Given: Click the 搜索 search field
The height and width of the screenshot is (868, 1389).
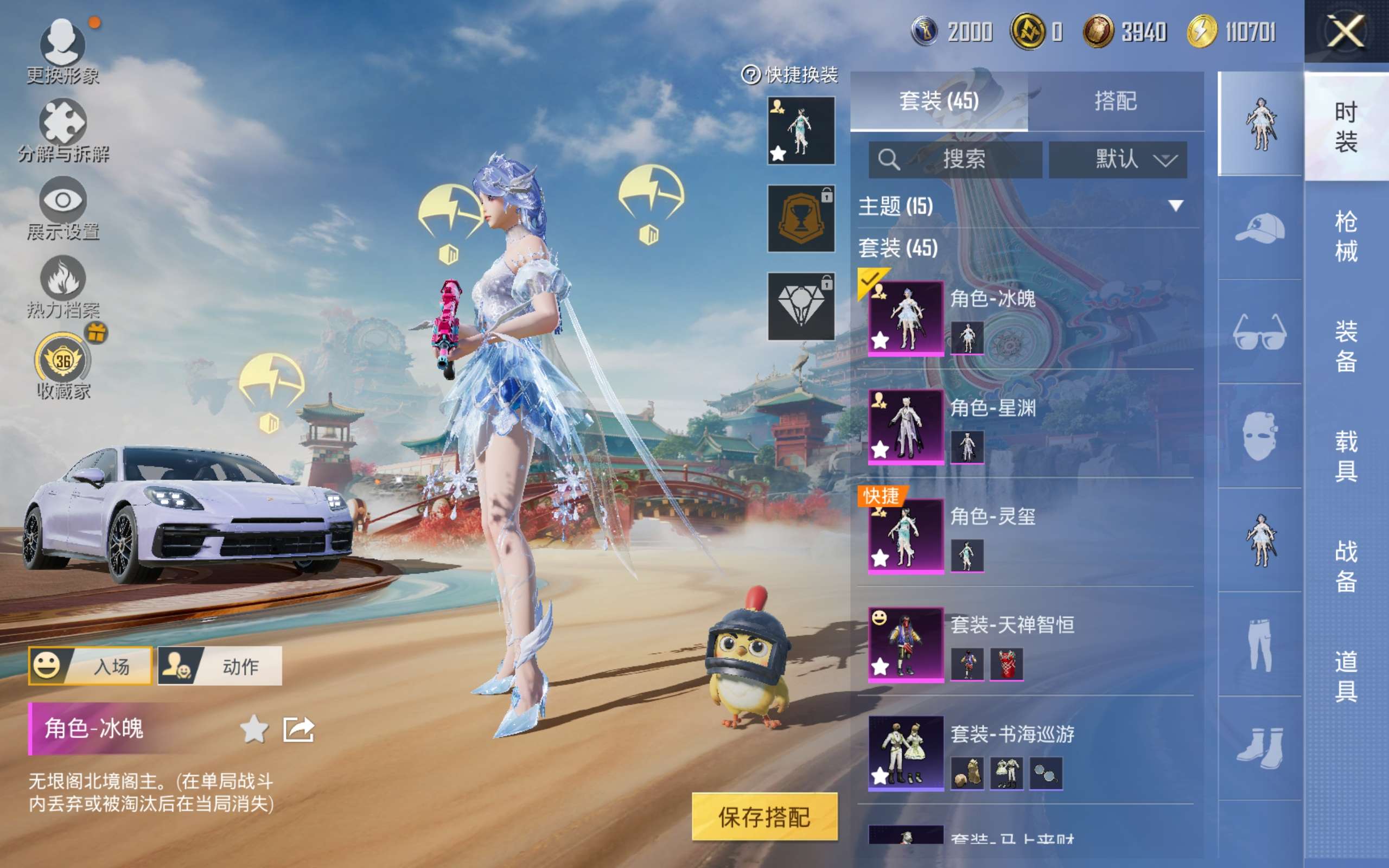Looking at the screenshot, I should pos(955,159).
